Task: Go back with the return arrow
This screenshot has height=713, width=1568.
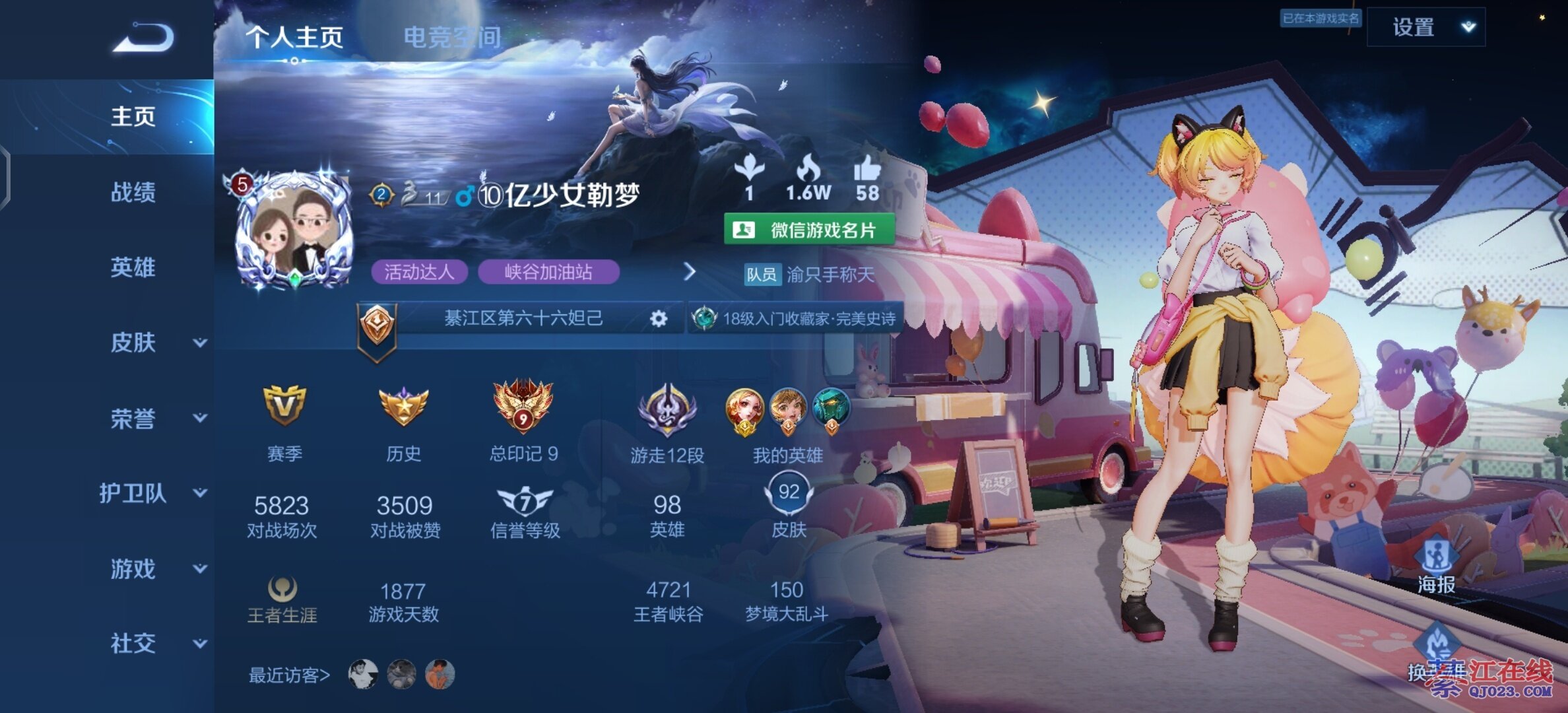Action: [x=144, y=37]
